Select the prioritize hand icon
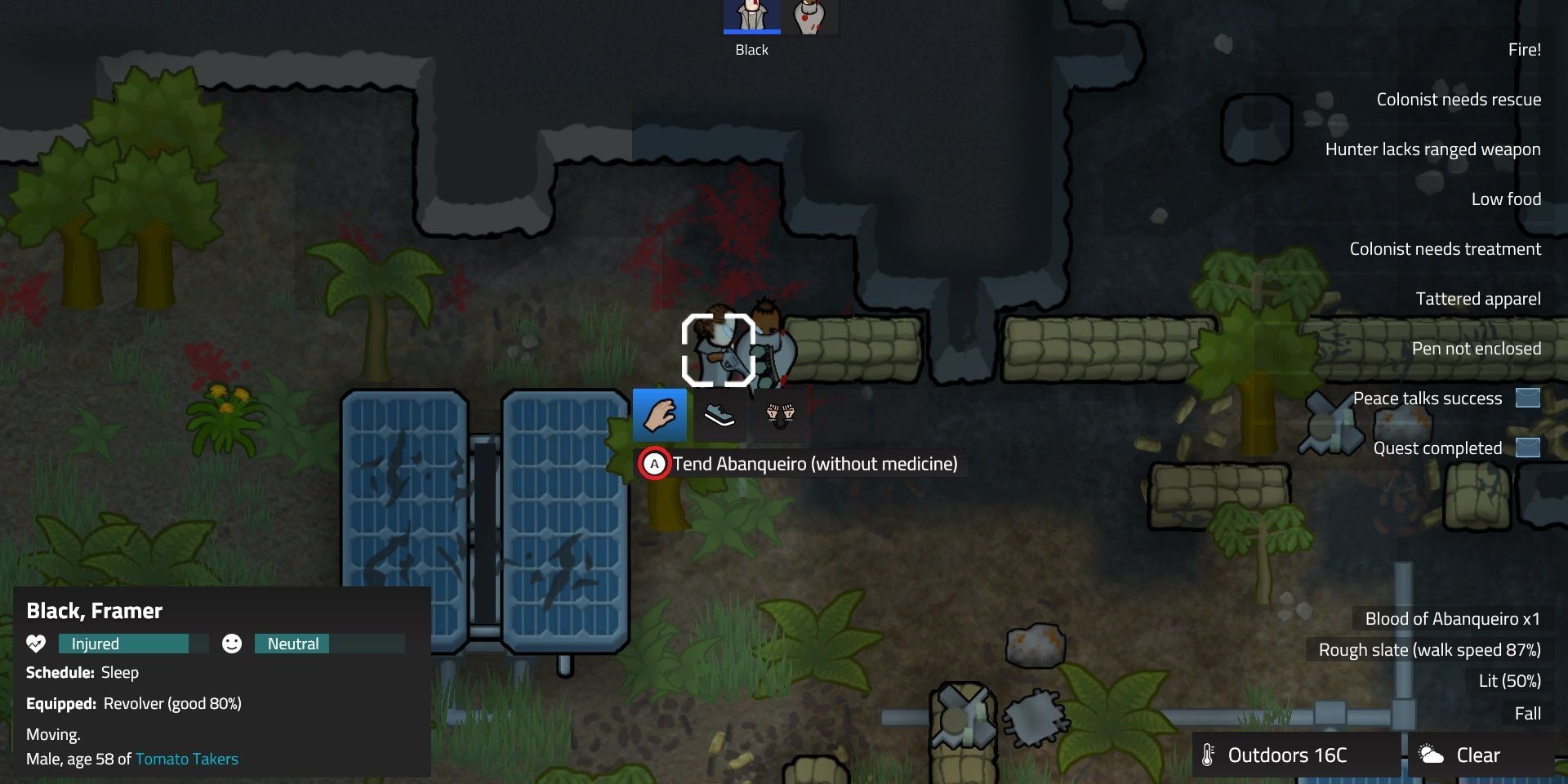The image size is (1568, 784). click(660, 415)
